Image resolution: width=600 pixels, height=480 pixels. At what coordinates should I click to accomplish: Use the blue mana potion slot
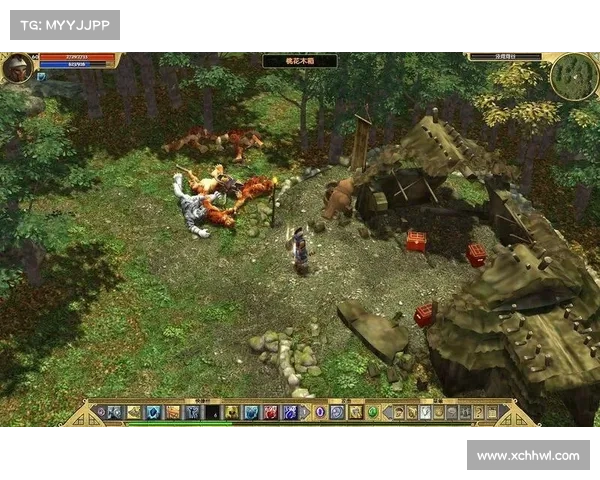click(289, 412)
